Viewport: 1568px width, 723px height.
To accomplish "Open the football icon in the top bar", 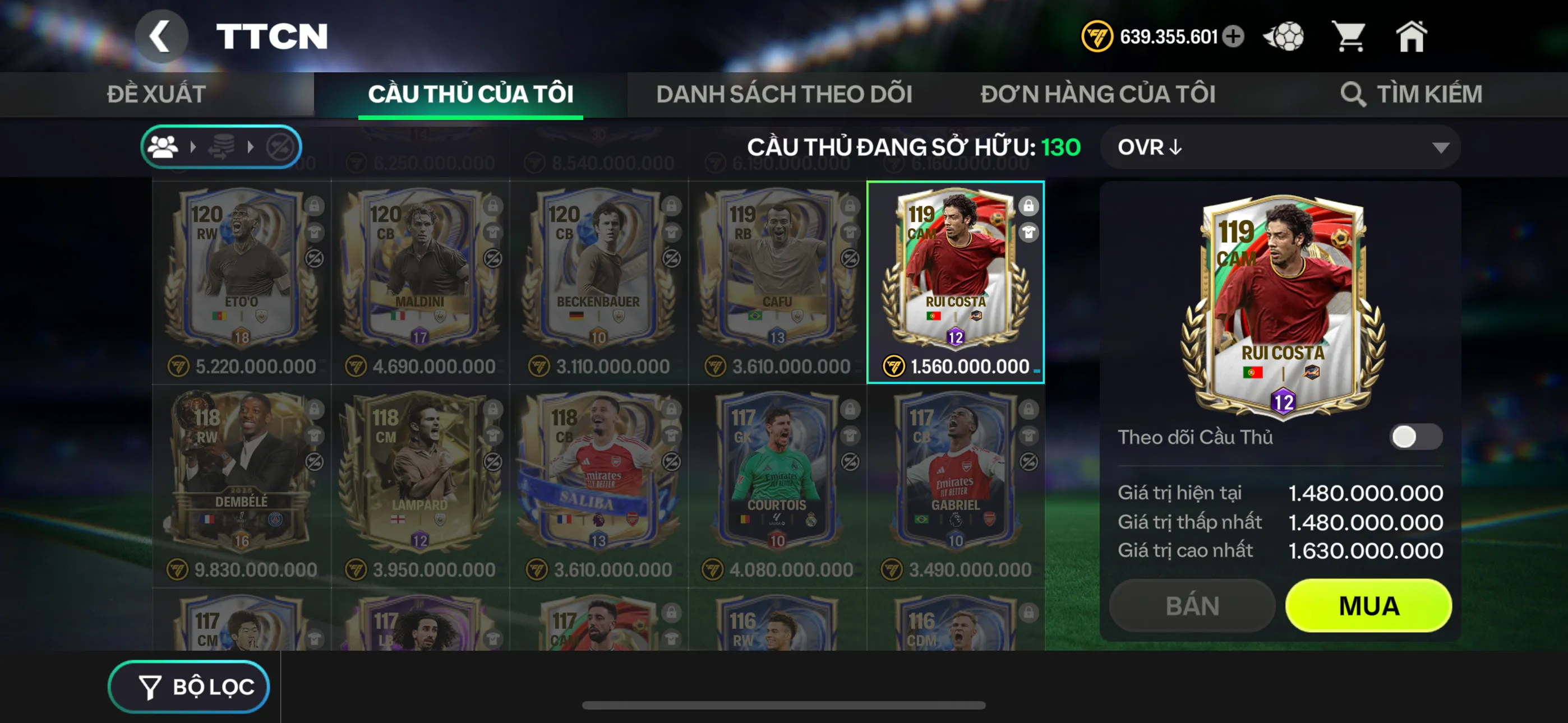I will [x=1284, y=36].
